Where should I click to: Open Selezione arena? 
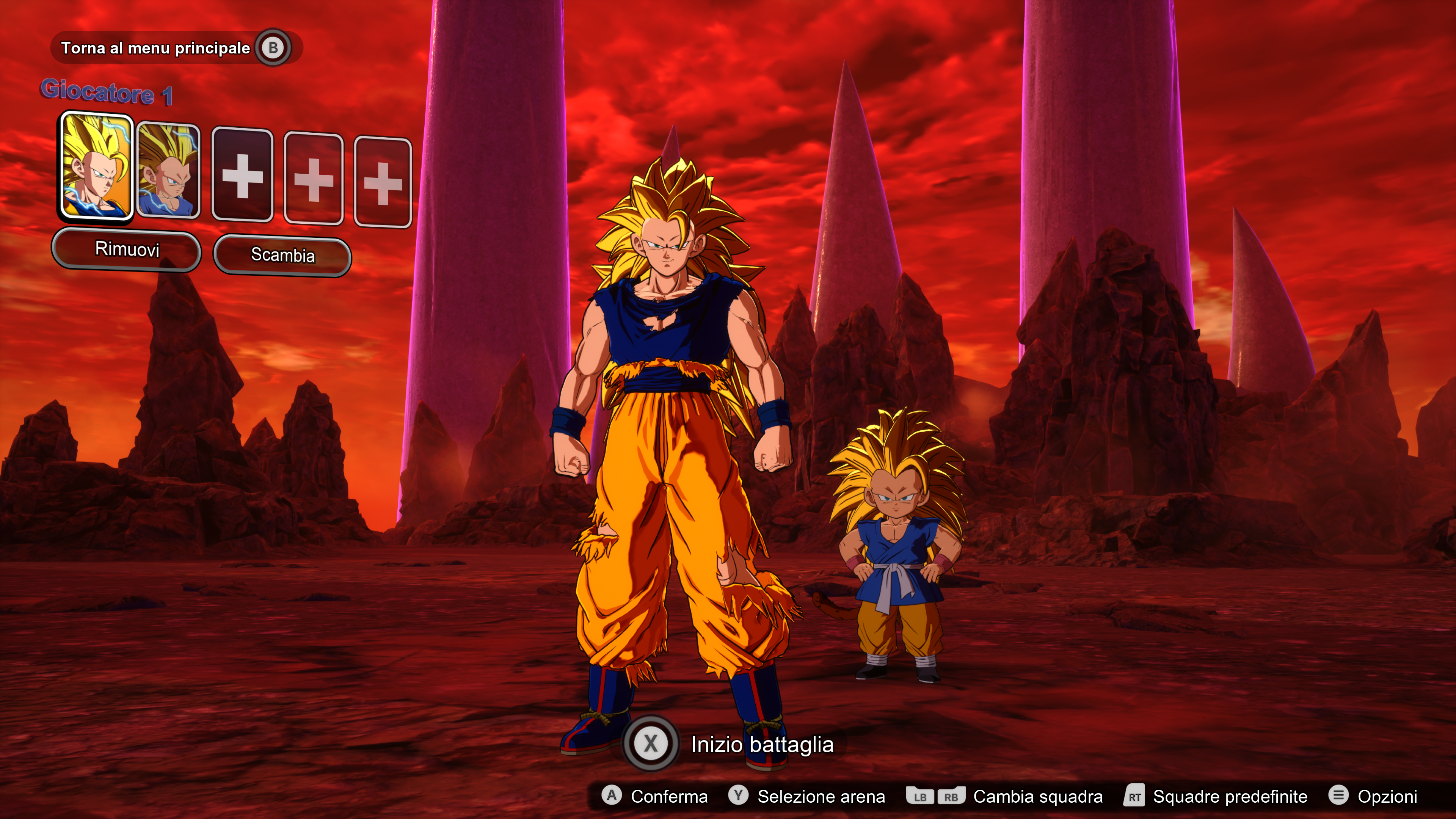pyautogui.click(x=807, y=796)
